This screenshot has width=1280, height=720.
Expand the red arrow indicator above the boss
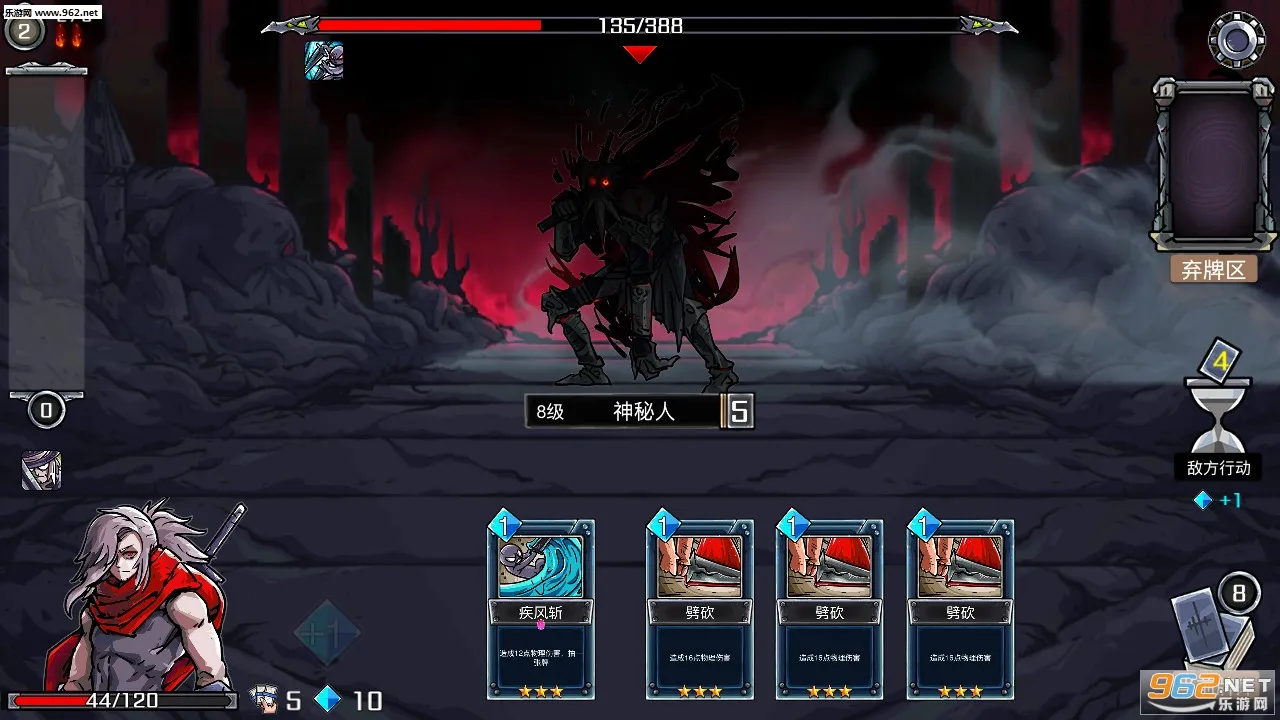pos(640,55)
